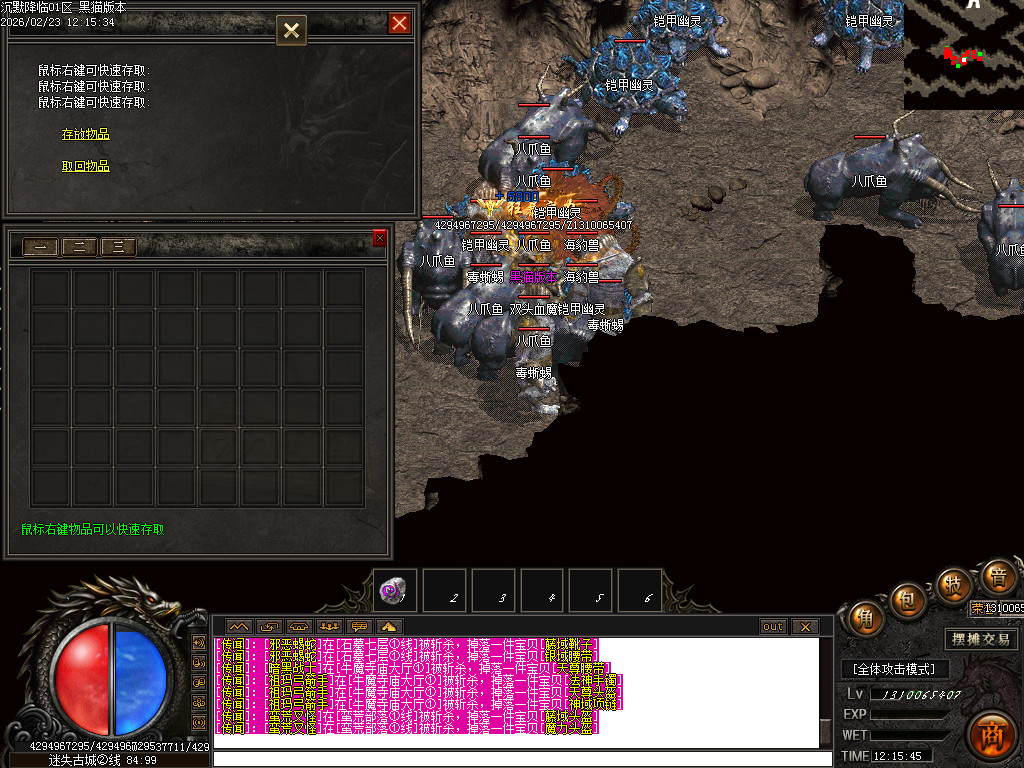The image size is (1024, 768).
Task: Switch to storage page 三
Action: click(118, 247)
